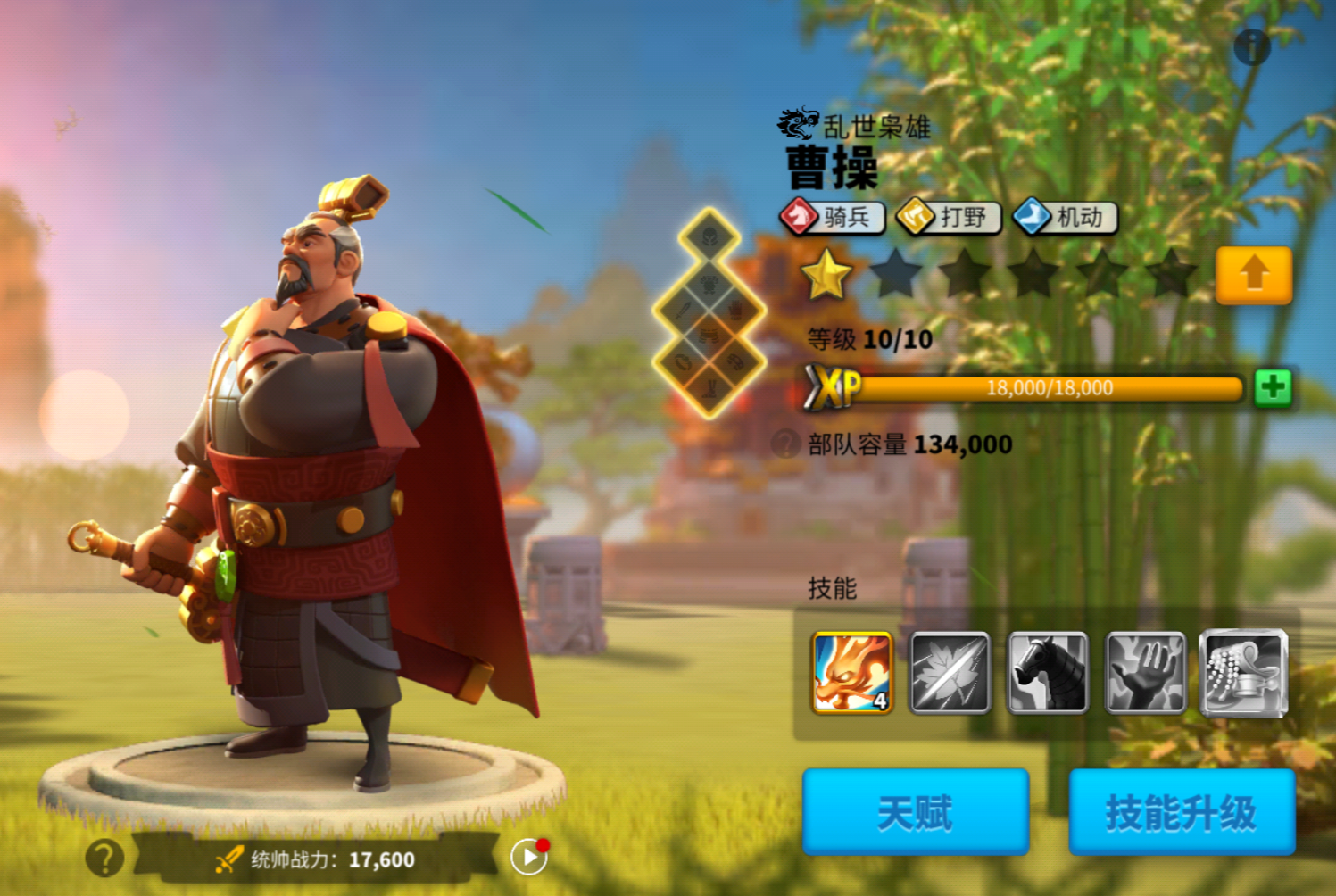Add commander XP with the green plus
This screenshot has height=896, width=1336.
(x=1273, y=388)
